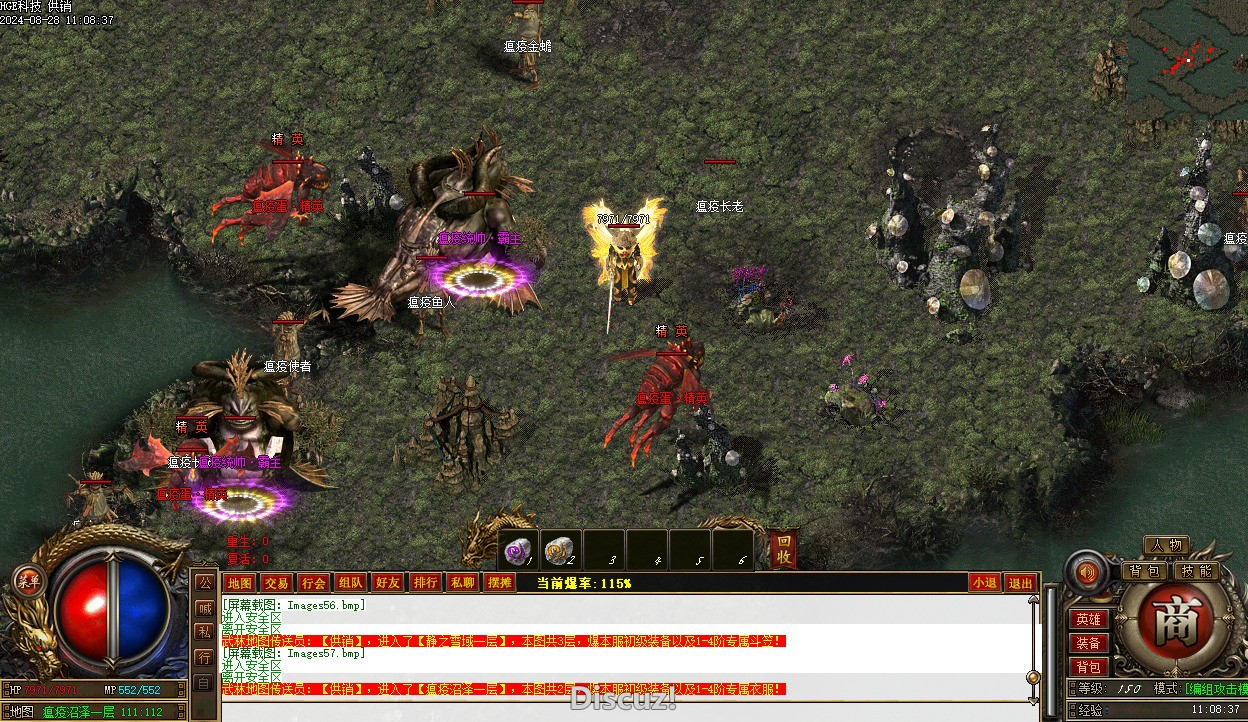The height and width of the screenshot is (722, 1248).
Task: Open the 英雄 hero panel
Action: 1088,620
